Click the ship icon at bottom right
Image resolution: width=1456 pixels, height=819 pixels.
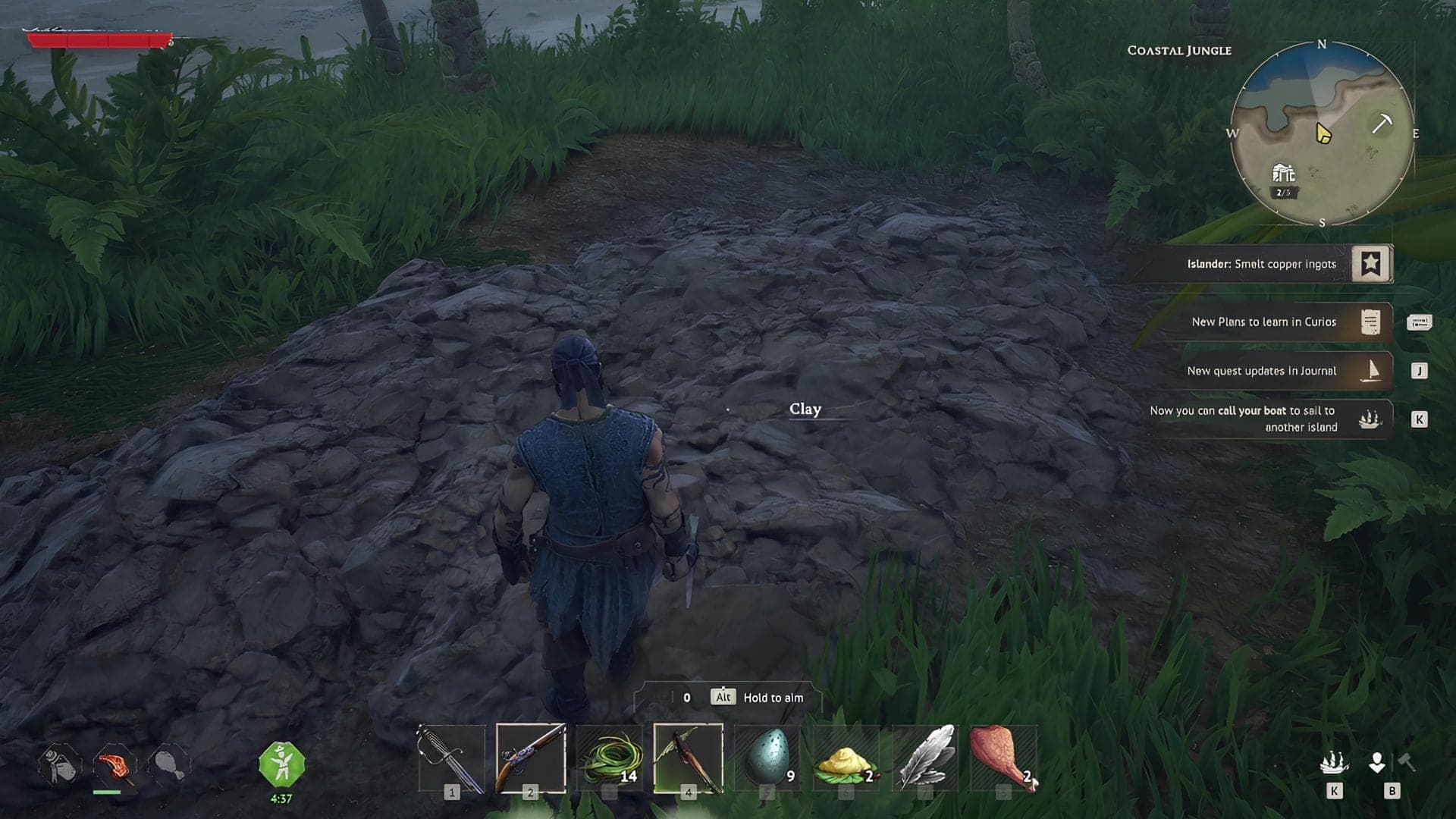click(1334, 763)
